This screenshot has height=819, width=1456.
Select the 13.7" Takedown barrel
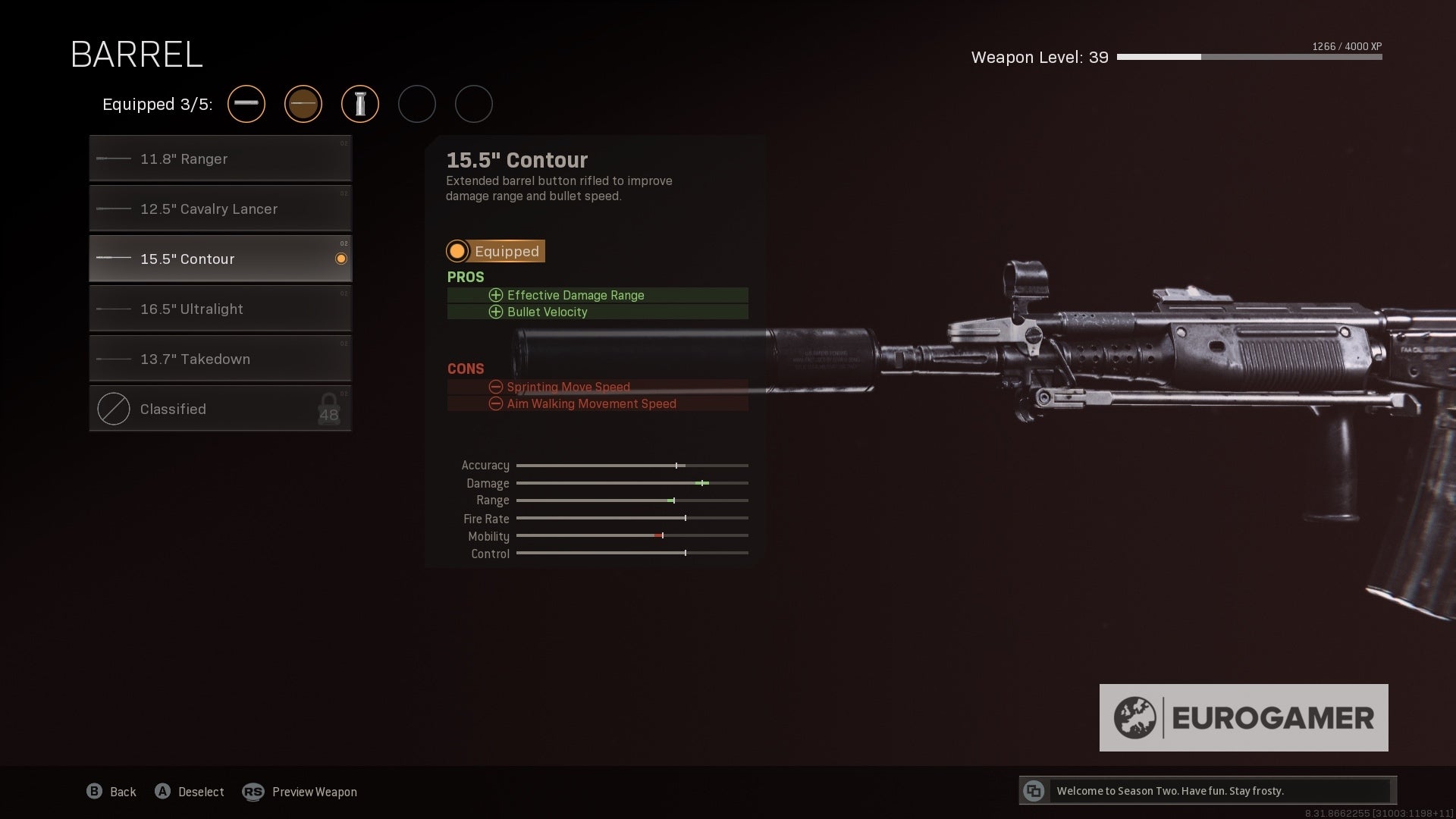click(220, 359)
